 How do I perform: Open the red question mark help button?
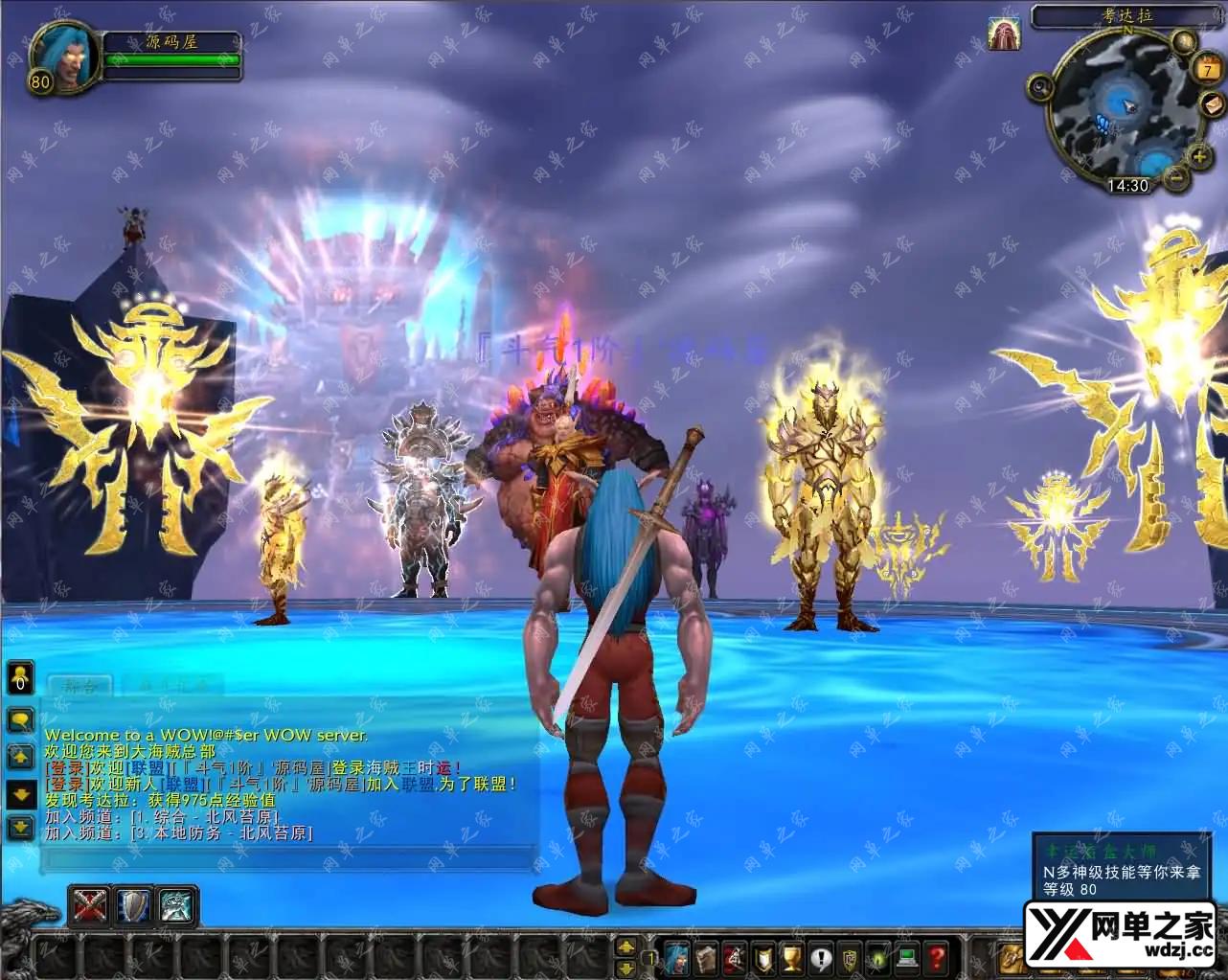(936, 957)
